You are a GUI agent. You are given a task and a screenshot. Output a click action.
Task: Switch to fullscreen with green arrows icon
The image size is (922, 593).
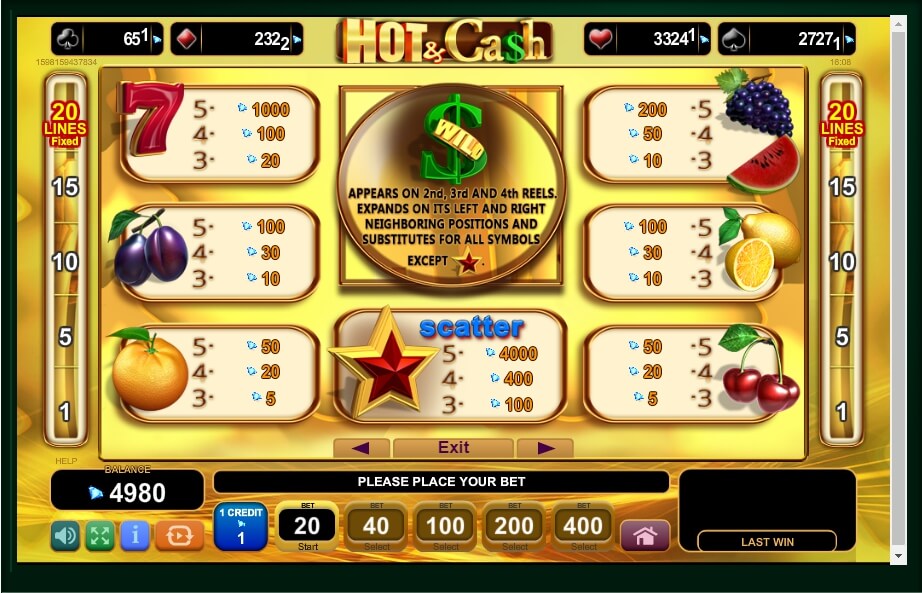point(99,536)
